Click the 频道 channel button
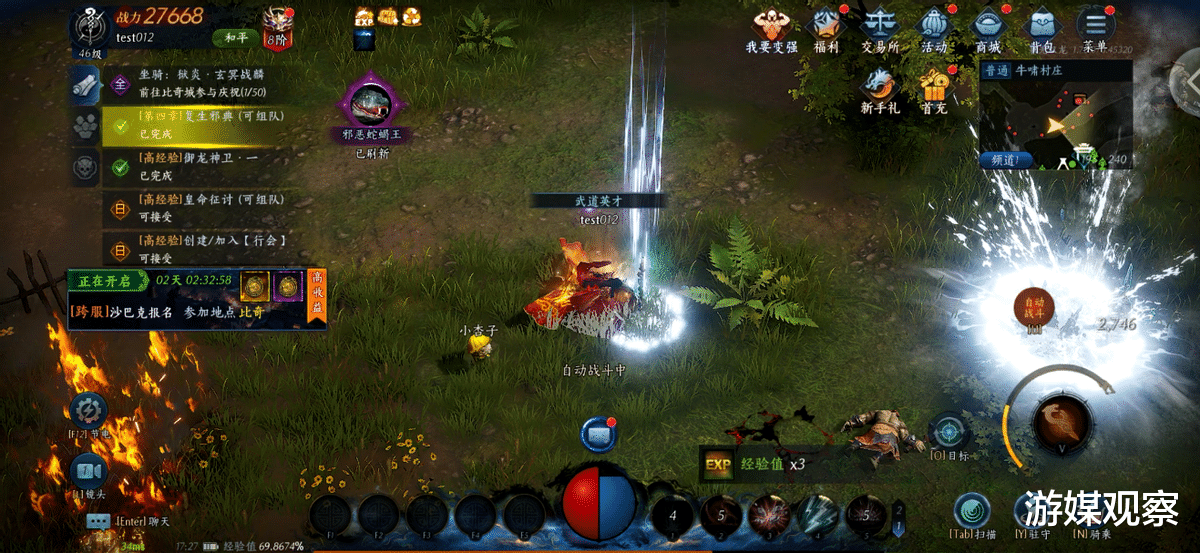 click(x=1005, y=159)
